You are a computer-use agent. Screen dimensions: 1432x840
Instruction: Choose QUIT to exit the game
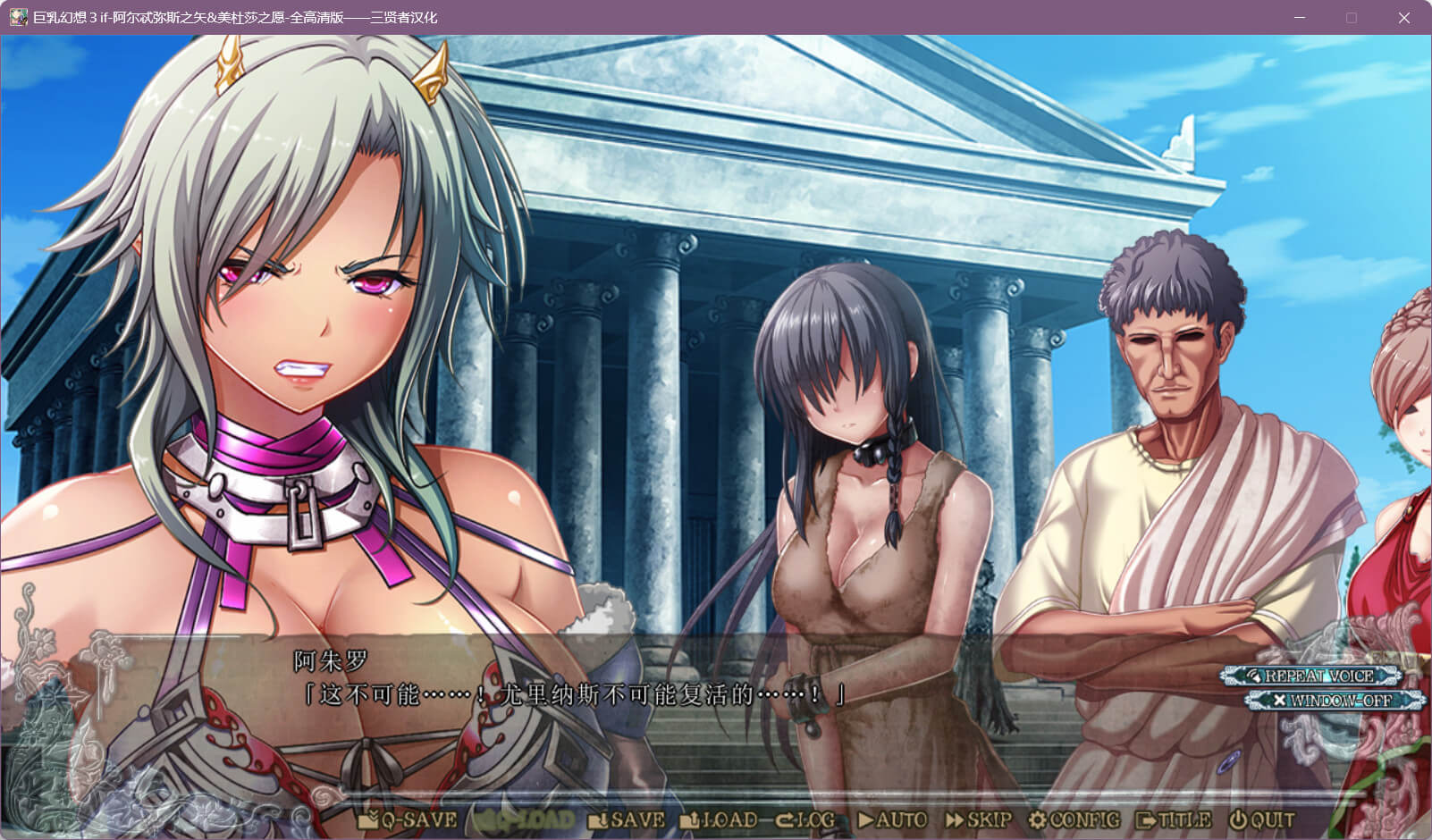[1261, 819]
